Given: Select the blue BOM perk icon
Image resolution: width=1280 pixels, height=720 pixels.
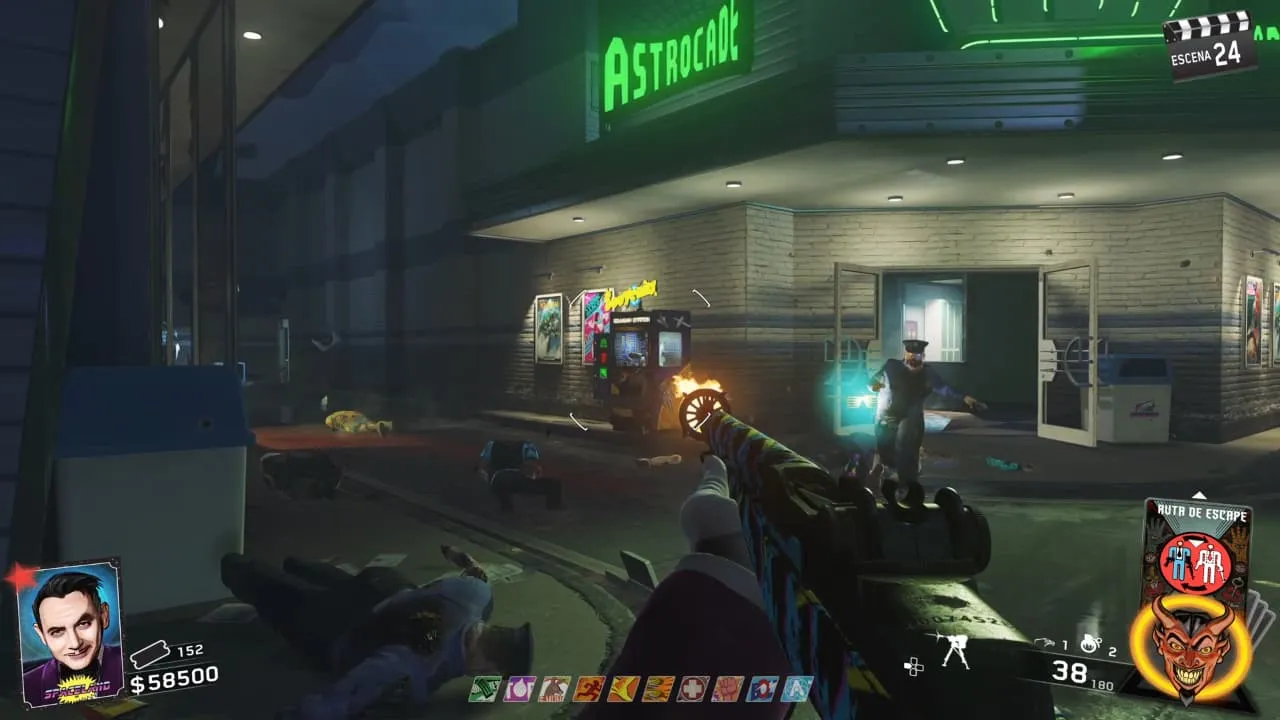Looking at the screenshot, I should pyautogui.click(x=760, y=688).
